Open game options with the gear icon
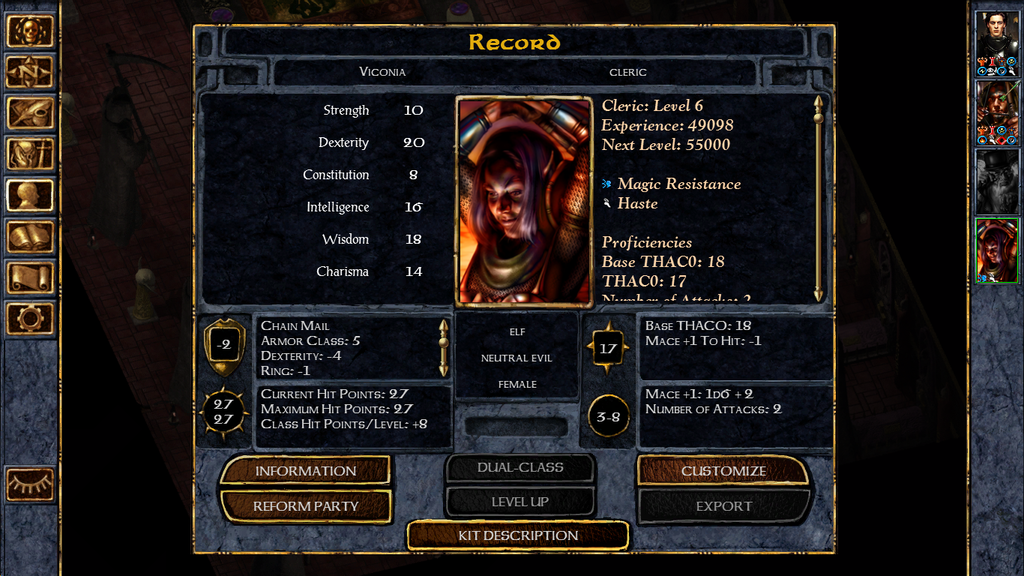Image resolution: width=1024 pixels, height=576 pixels. [x=30, y=318]
